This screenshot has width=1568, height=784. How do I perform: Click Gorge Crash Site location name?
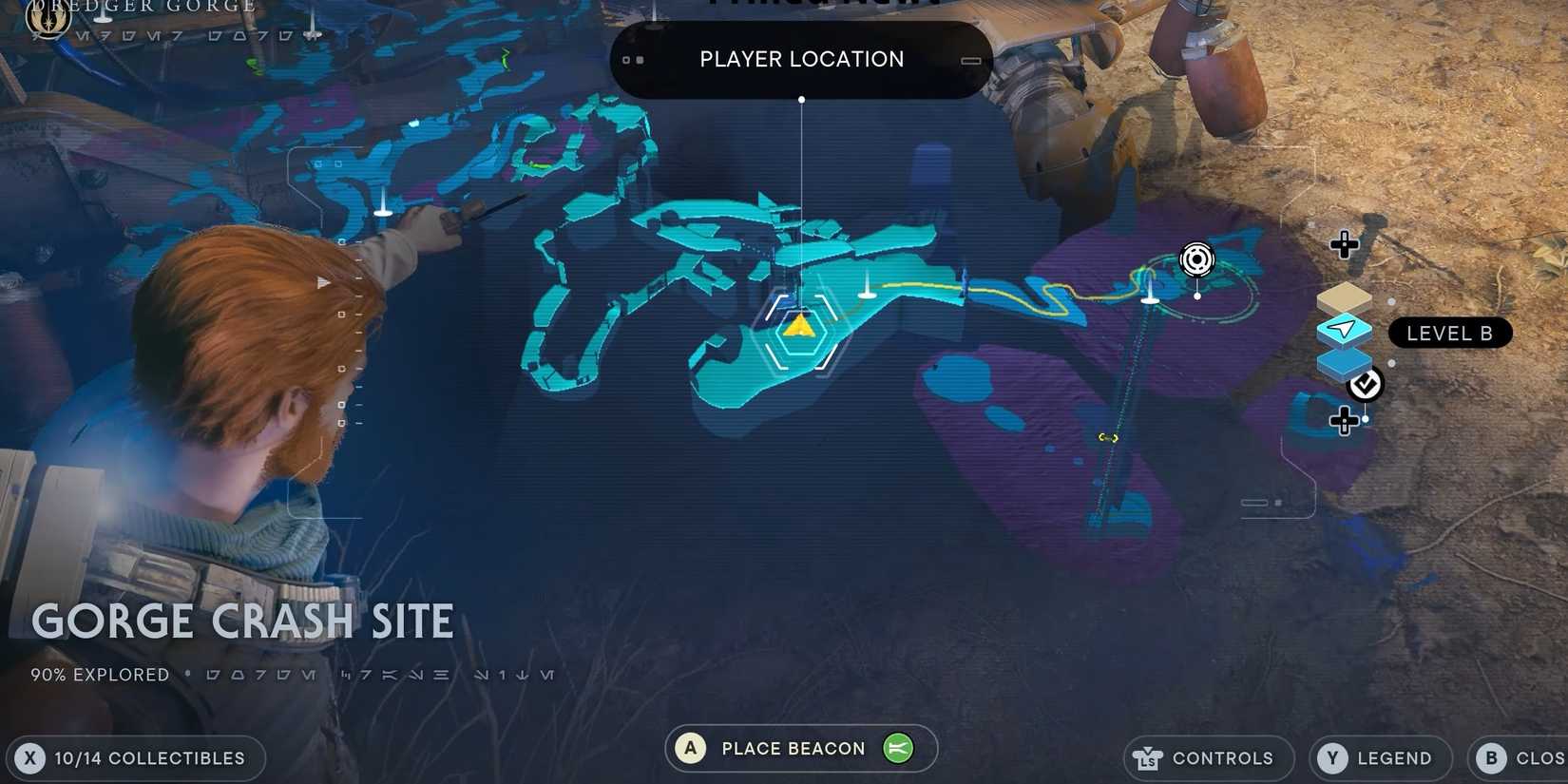[x=242, y=620]
